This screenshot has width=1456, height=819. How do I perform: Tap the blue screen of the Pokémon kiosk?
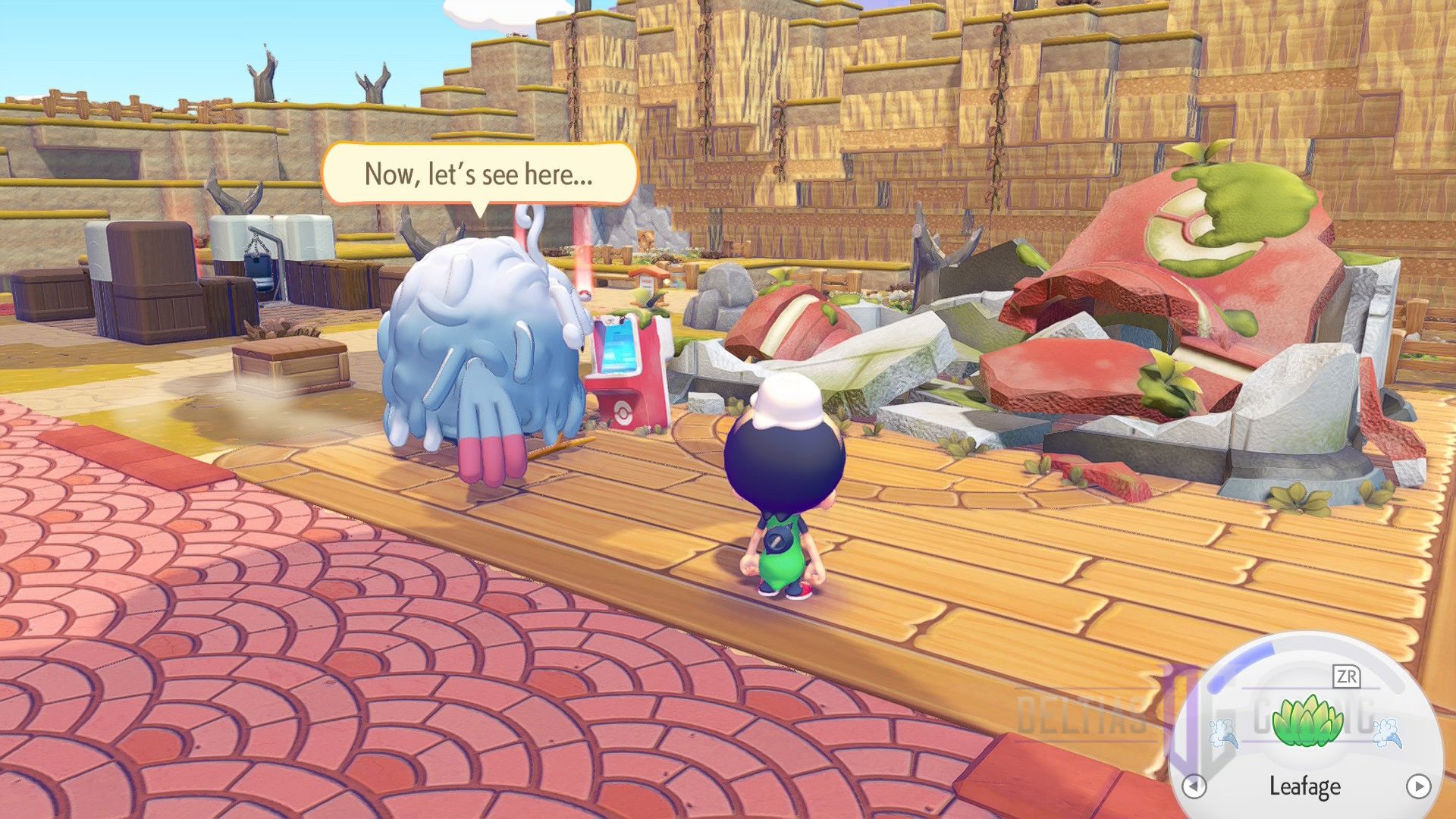tap(617, 347)
